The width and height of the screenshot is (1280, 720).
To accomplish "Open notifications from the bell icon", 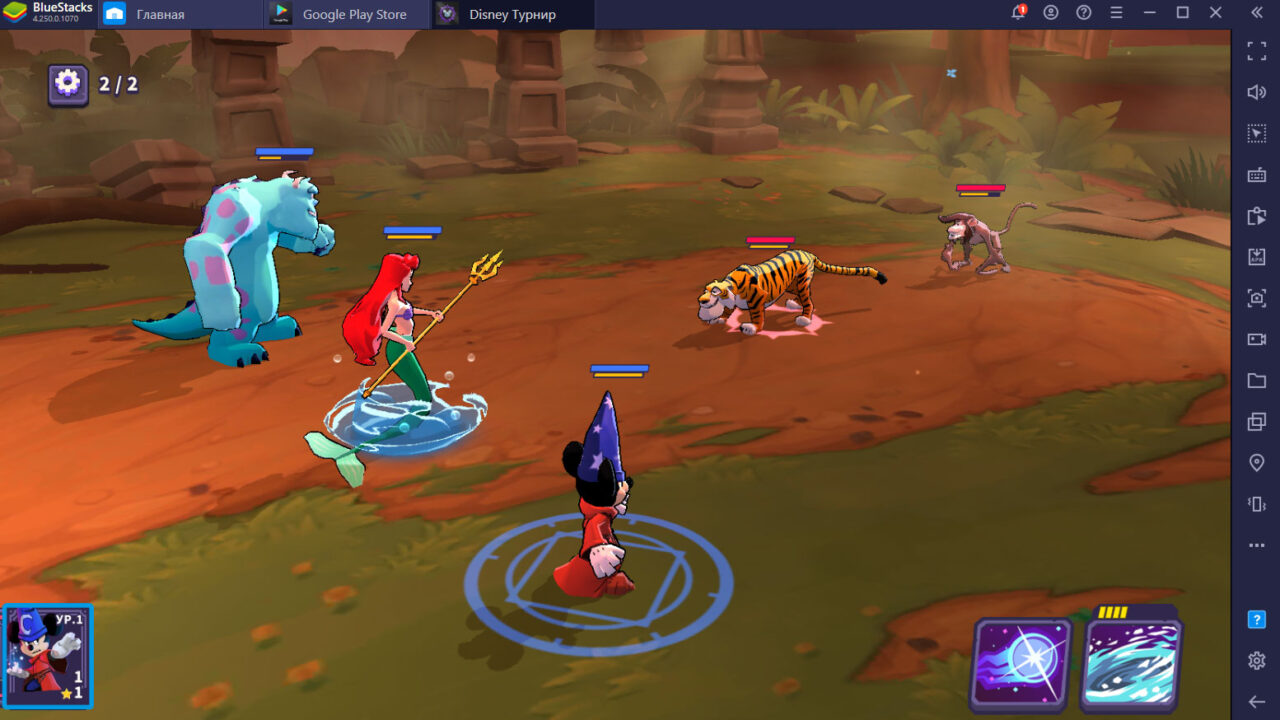I will click(1019, 12).
